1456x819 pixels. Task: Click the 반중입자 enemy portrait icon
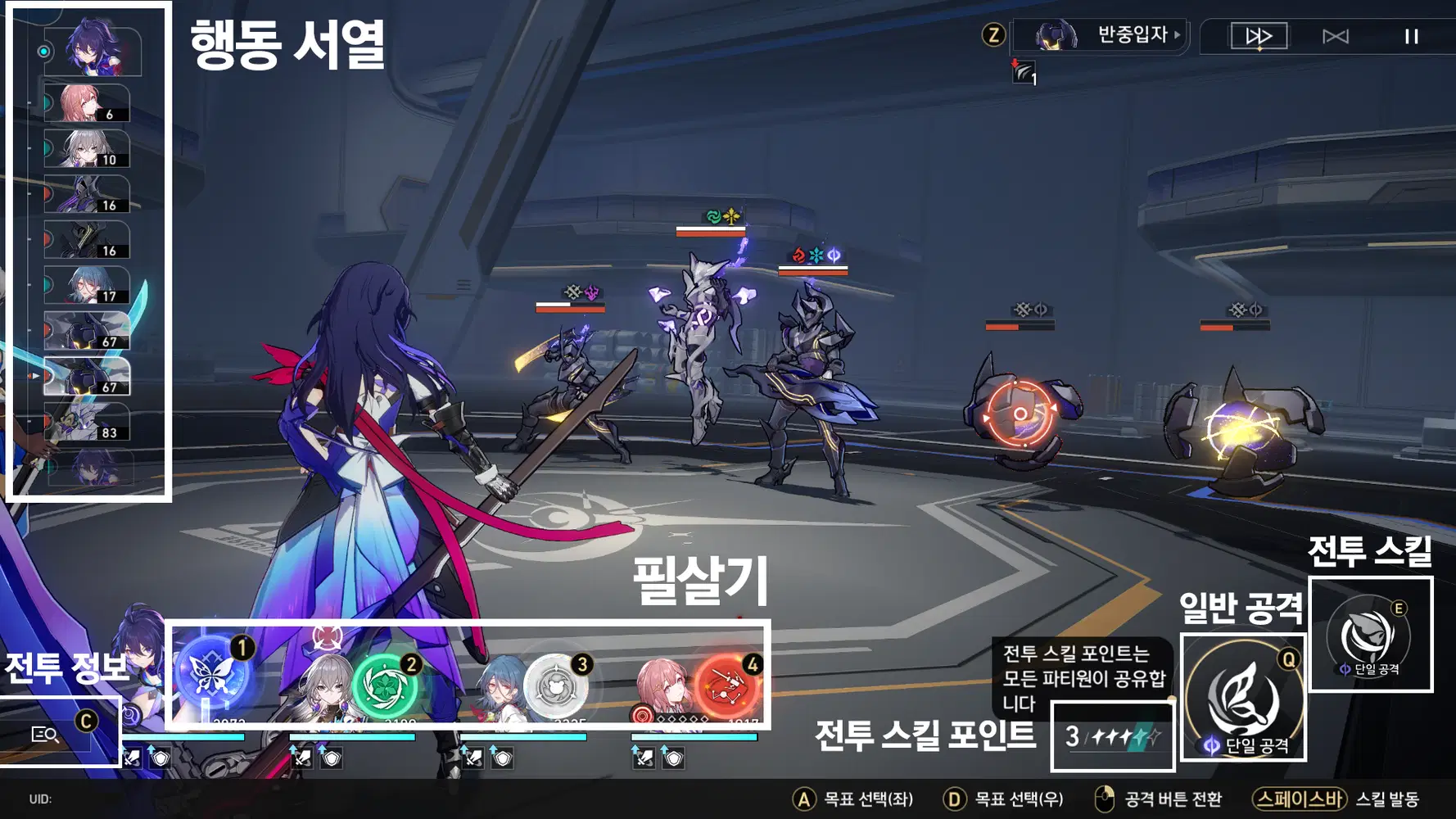click(1056, 35)
